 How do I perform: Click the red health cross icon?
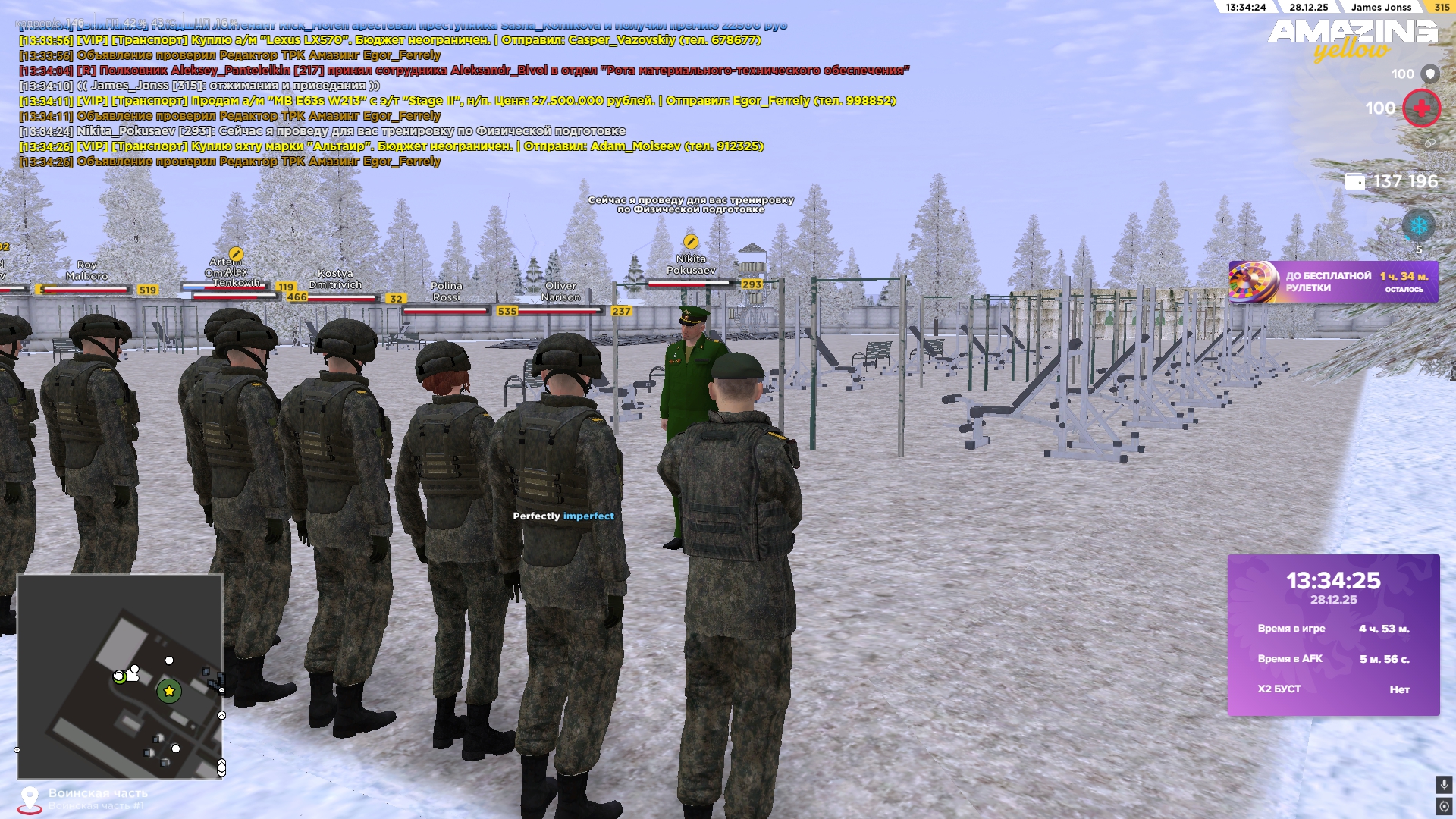pos(1422,108)
